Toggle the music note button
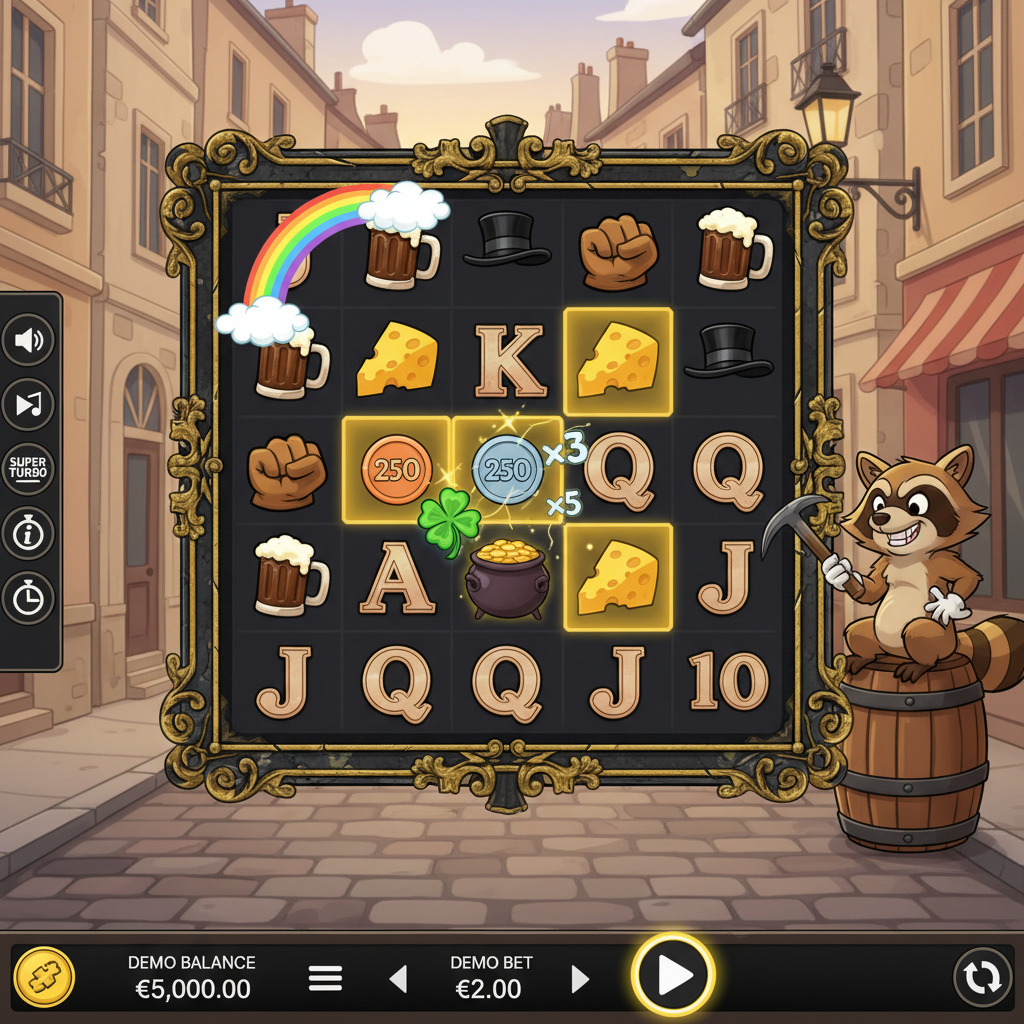Screen dimensions: 1024x1024 [28, 405]
